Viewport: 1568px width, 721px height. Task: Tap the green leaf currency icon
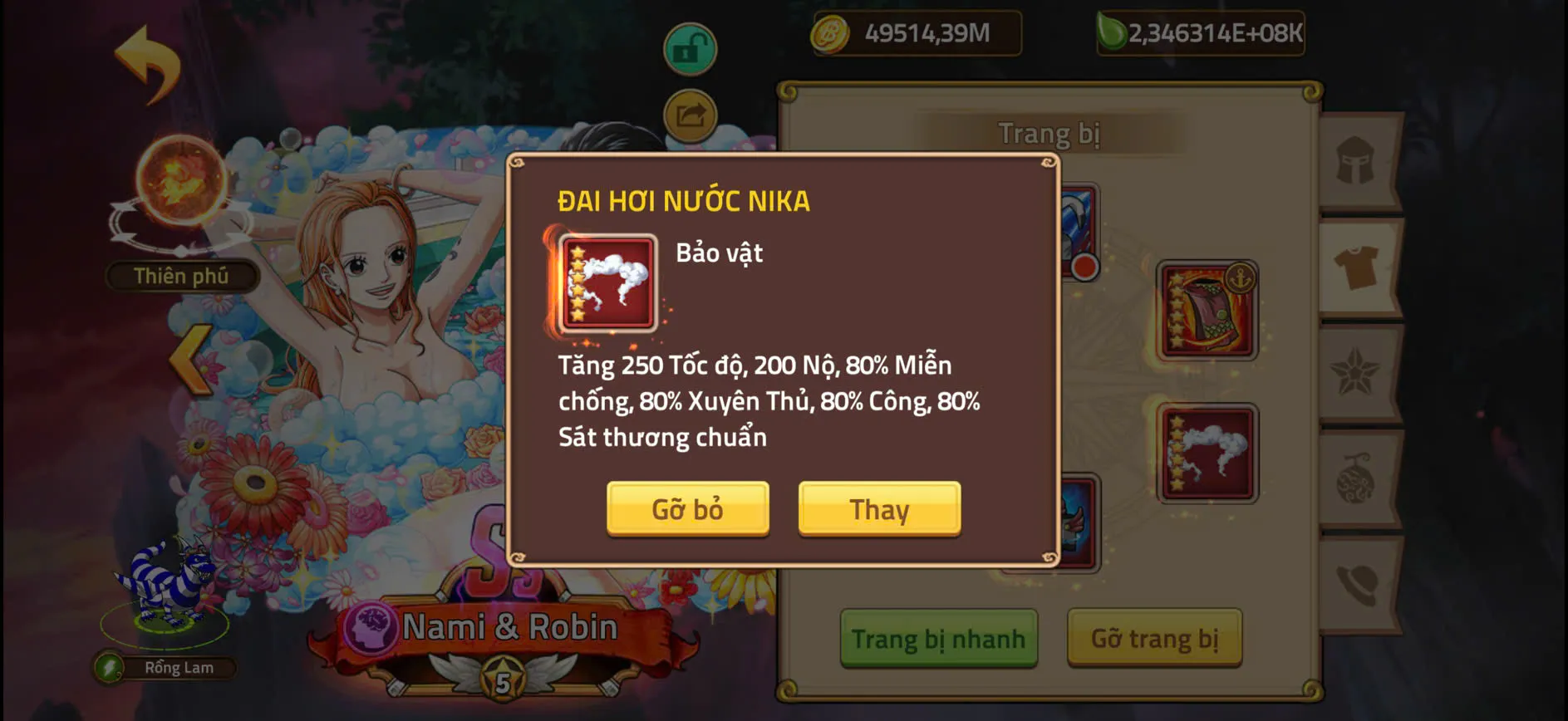(x=1111, y=33)
